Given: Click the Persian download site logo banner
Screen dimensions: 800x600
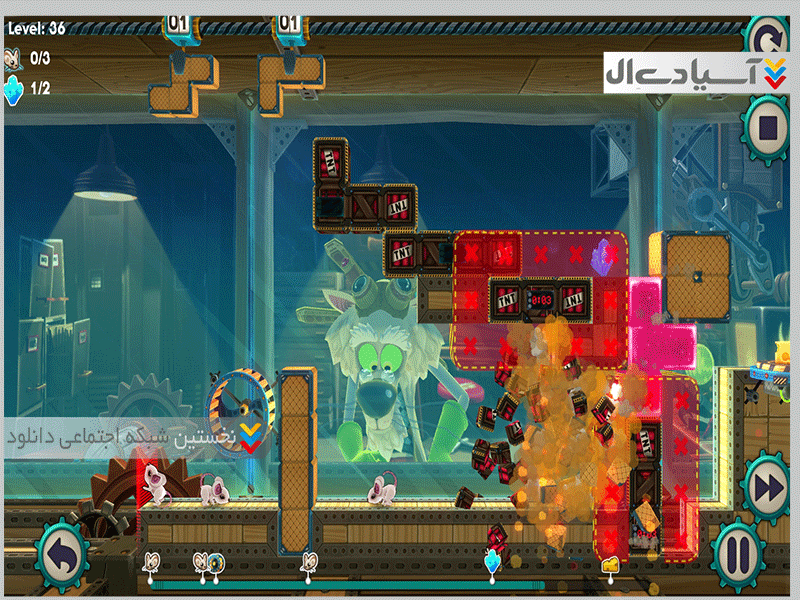Looking at the screenshot, I should coord(693,74).
